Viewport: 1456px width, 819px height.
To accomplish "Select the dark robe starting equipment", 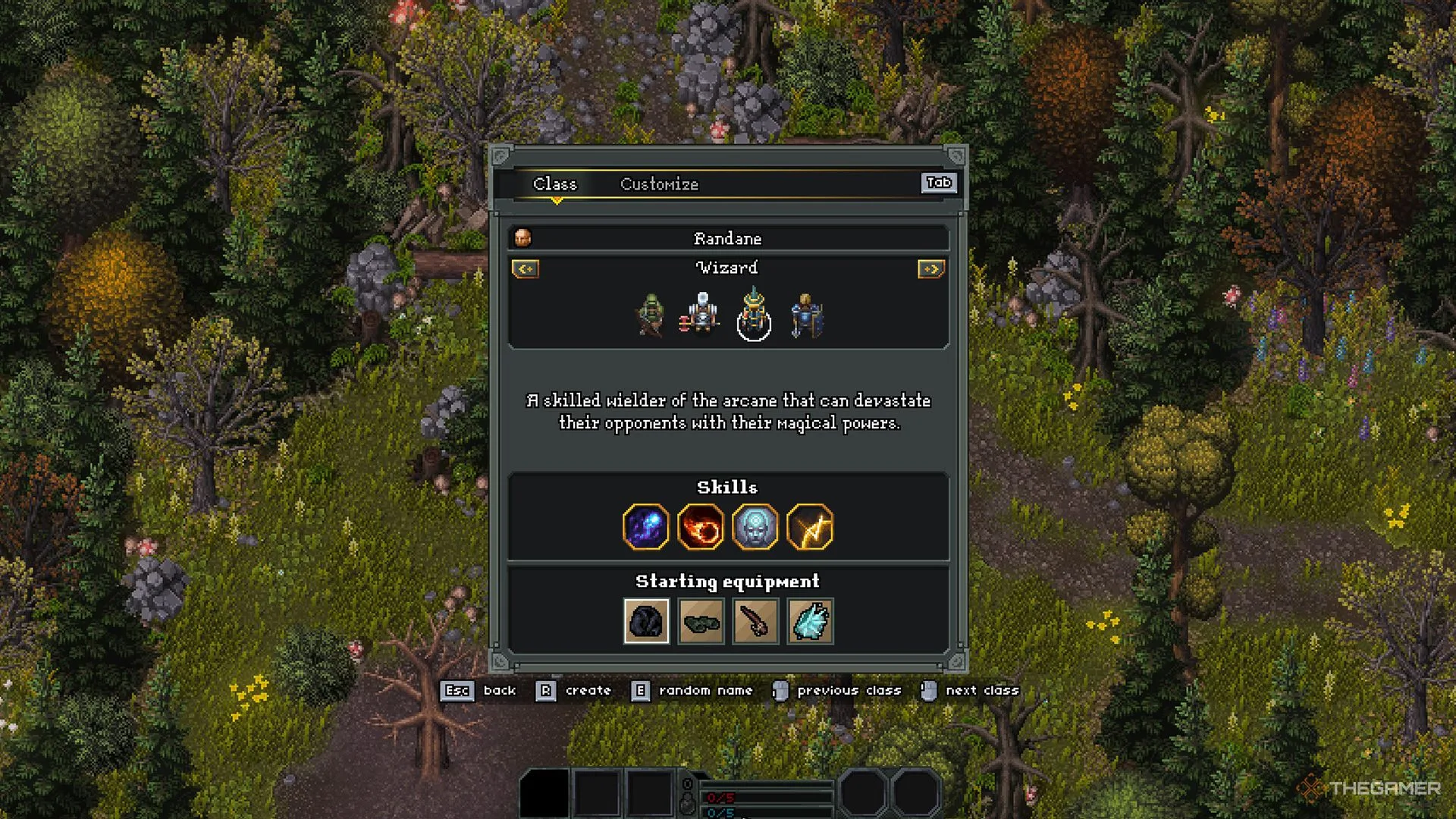I will [646, 621].
